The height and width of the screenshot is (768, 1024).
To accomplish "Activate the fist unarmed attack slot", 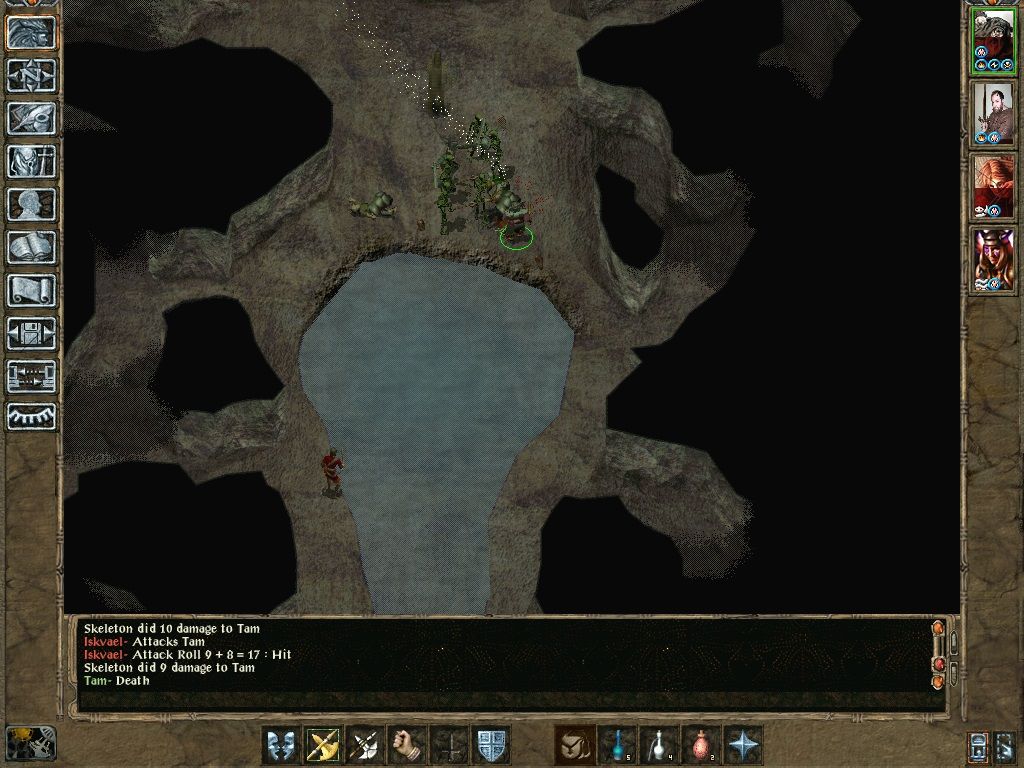I will coord(407,745).
